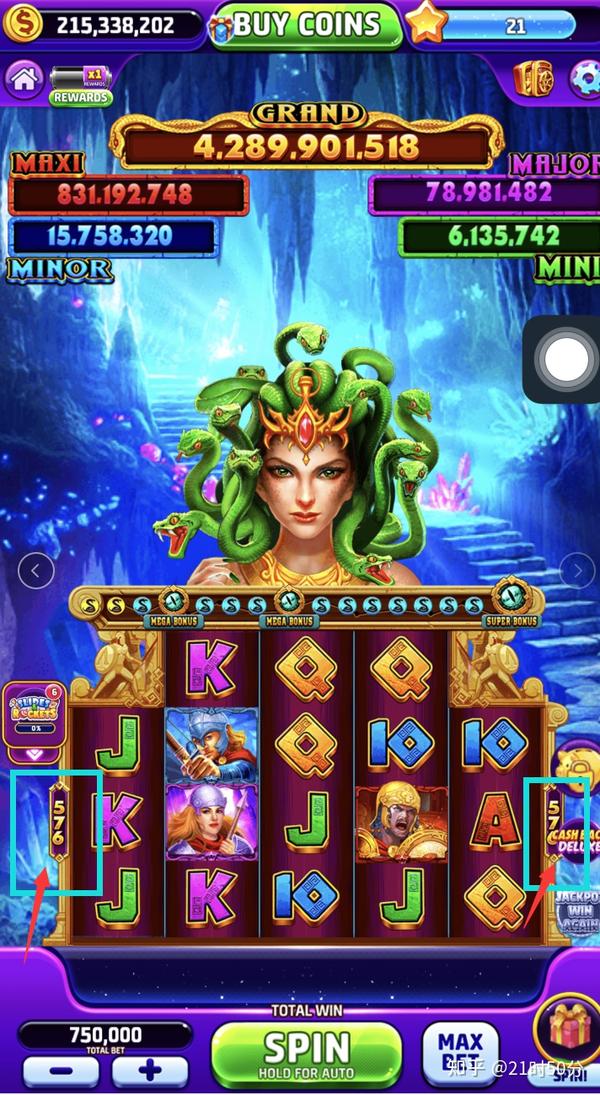The image size is (600, 1095).
Task: Go to the next image with right arrow
Action: (x=577, y=571)
